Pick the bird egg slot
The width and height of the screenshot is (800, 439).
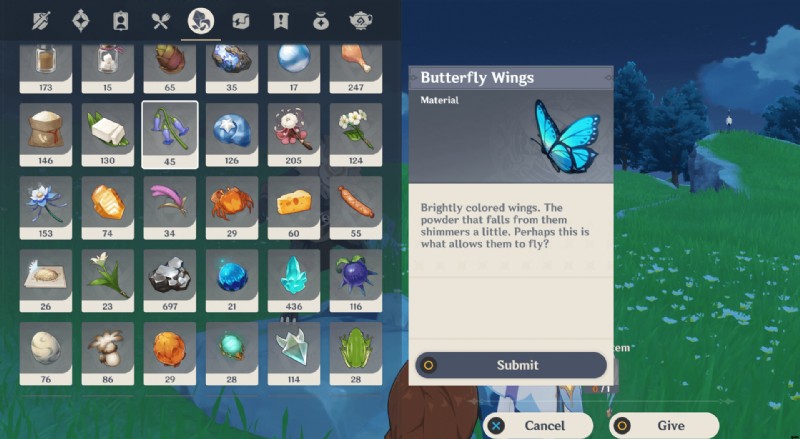46,349
